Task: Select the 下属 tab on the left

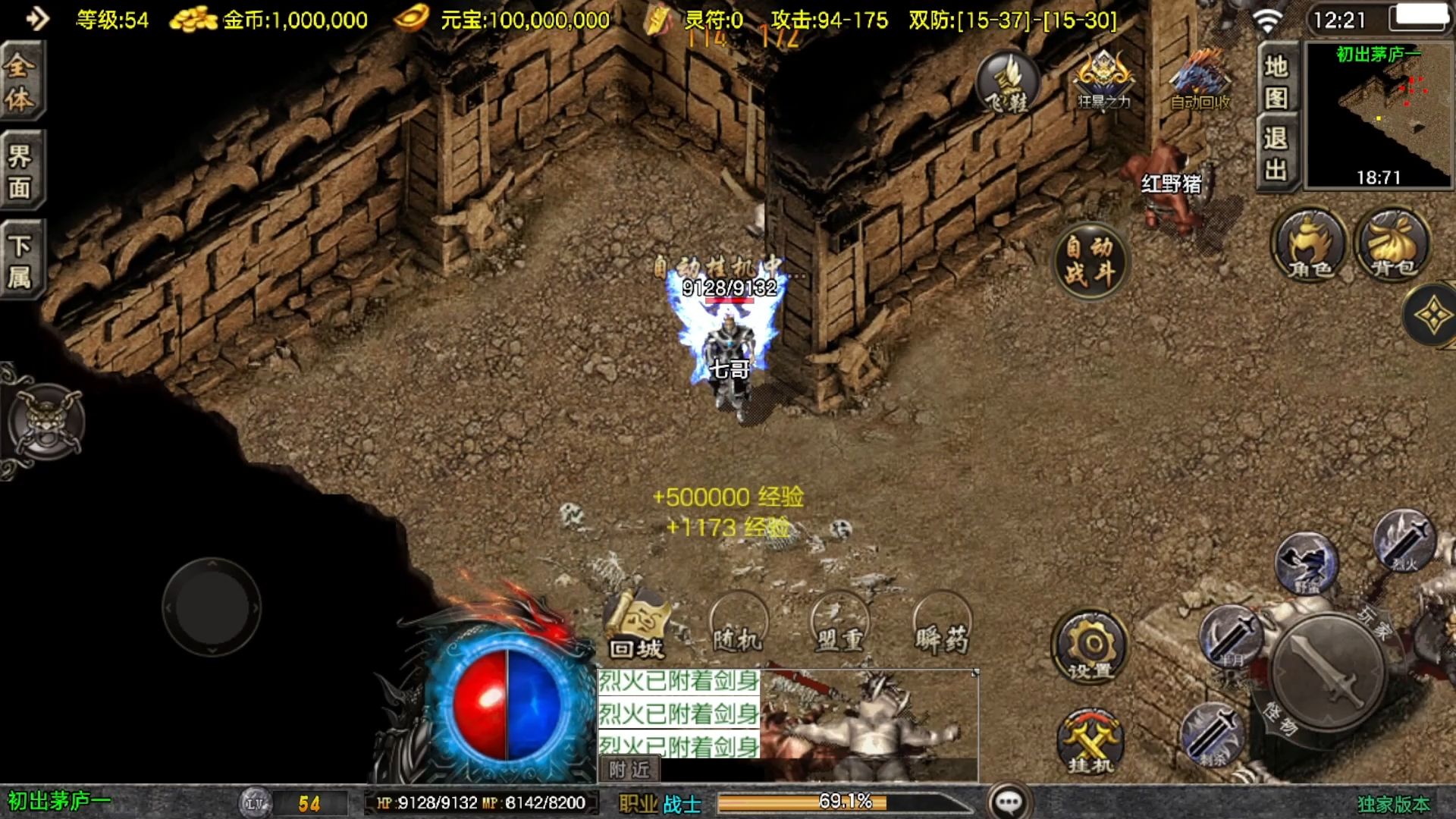Action: [x=20, y=260]
